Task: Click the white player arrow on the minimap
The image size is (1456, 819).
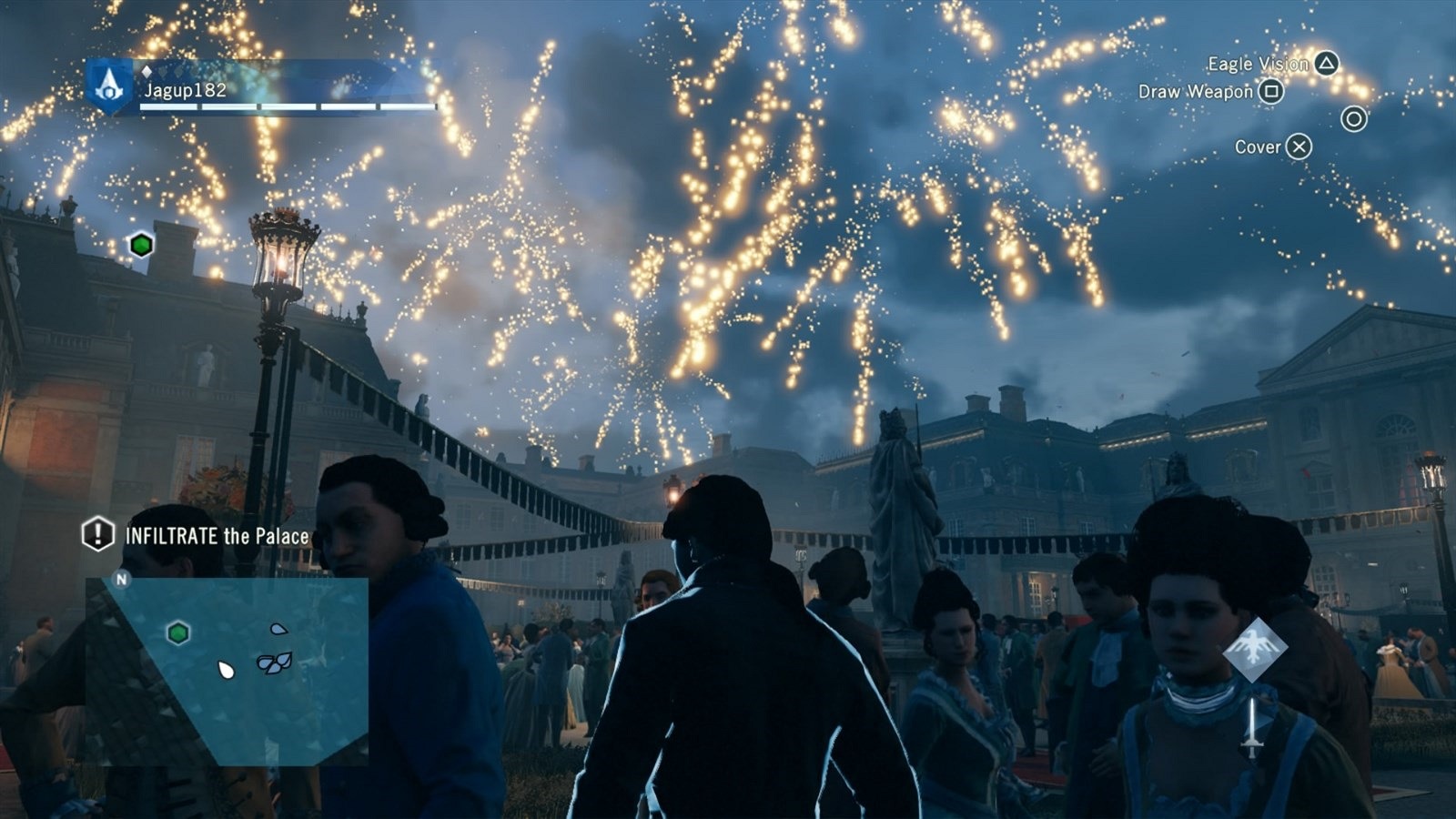Action: click(226, 671)
